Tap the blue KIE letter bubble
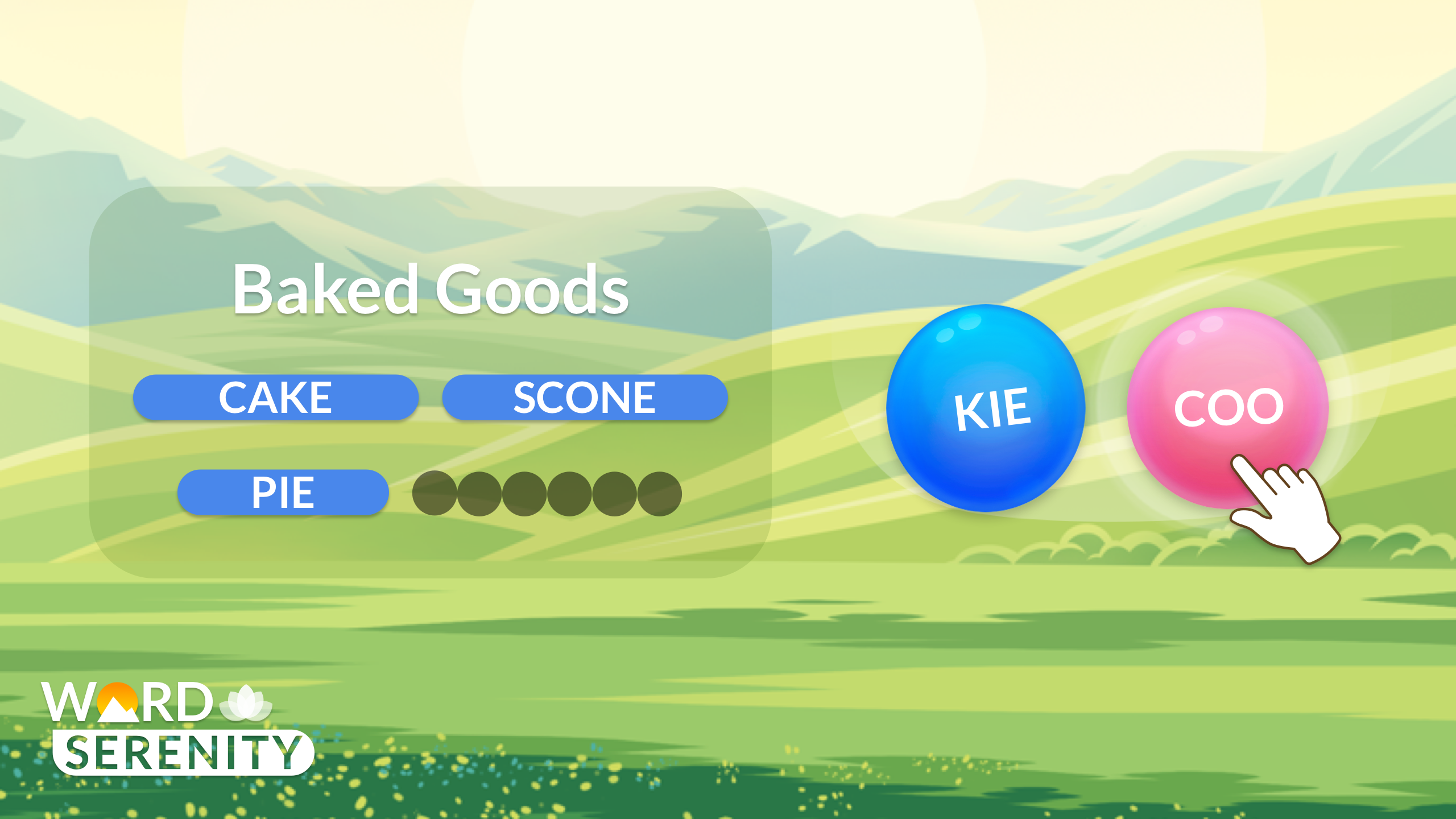The height and width of the screenshot is (819, 1456). [987, 407]
